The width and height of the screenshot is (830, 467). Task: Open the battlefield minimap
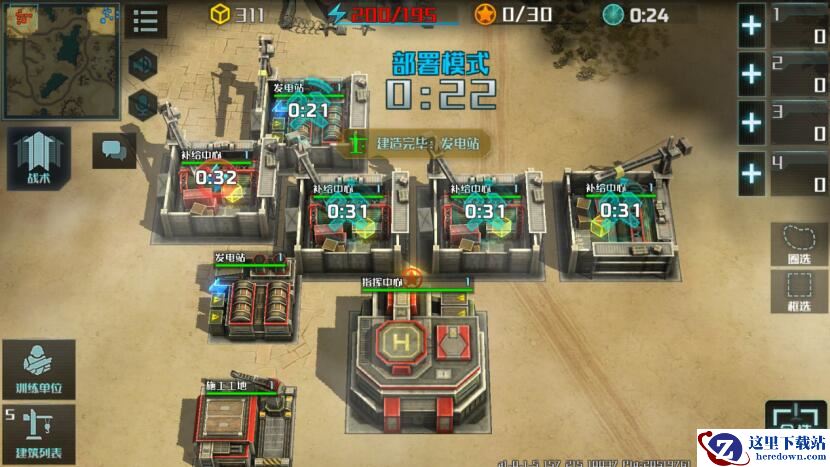(61, 60)
